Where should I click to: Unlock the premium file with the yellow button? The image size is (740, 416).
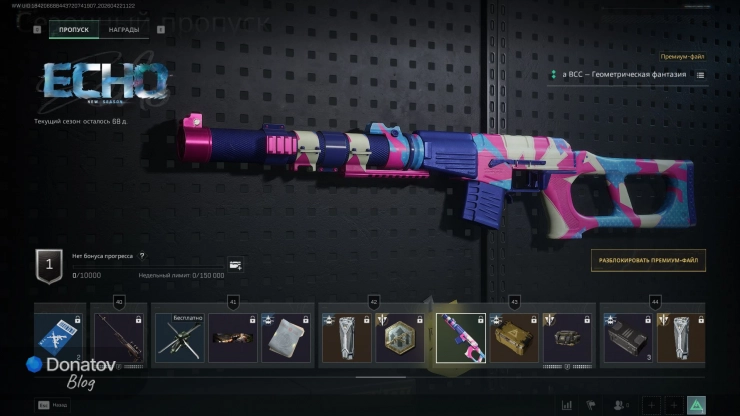point(647,261)
